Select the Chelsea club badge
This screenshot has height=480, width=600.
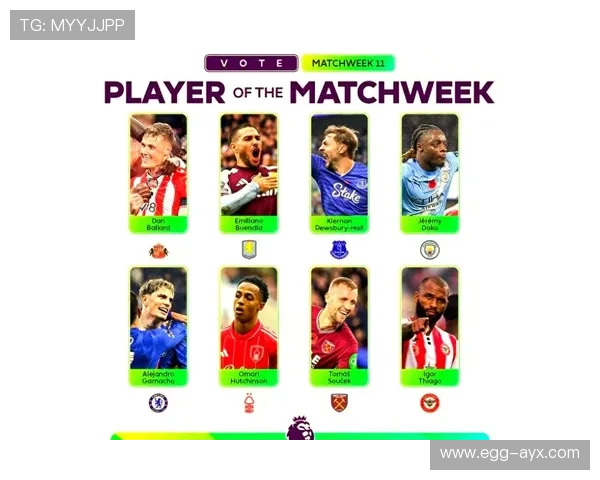pos(158,403)
